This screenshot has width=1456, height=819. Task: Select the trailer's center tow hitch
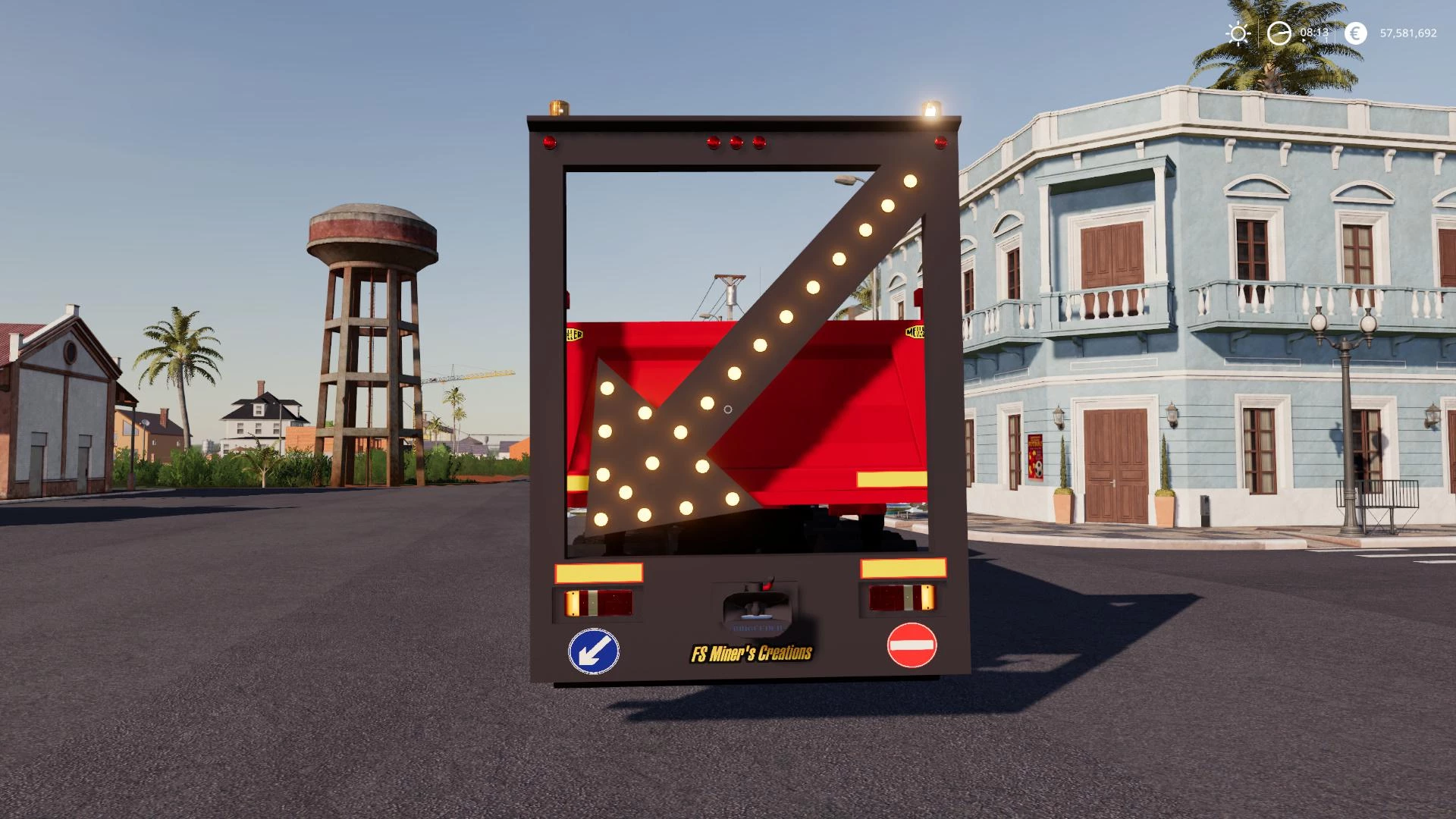point(755,604)
